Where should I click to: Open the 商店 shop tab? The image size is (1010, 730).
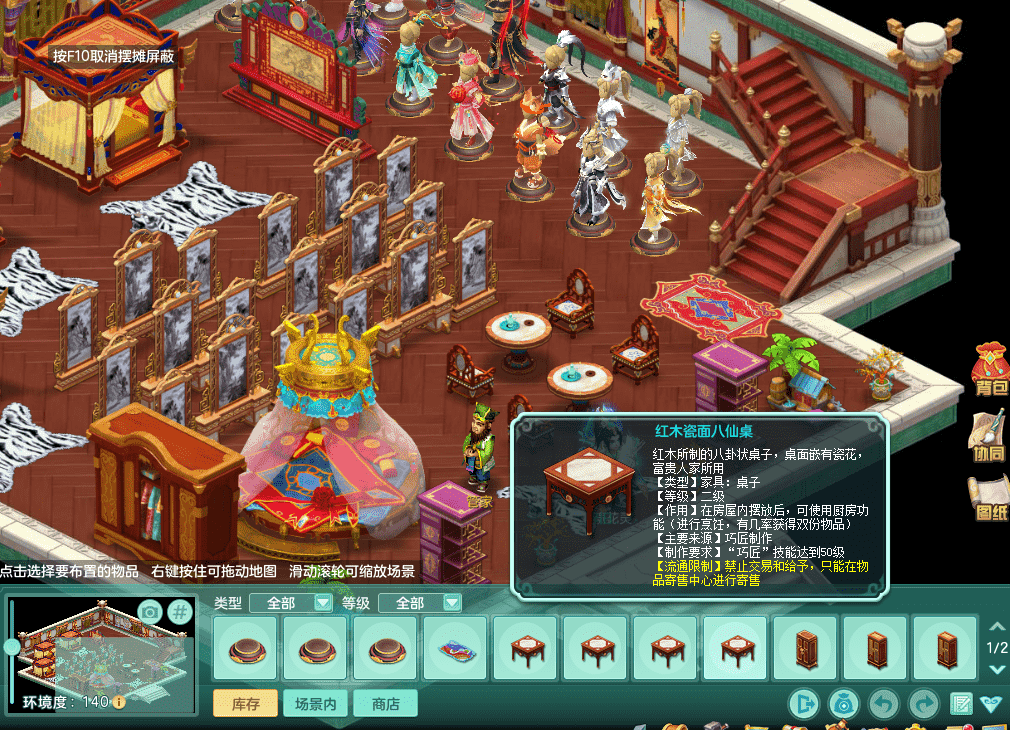385,704
